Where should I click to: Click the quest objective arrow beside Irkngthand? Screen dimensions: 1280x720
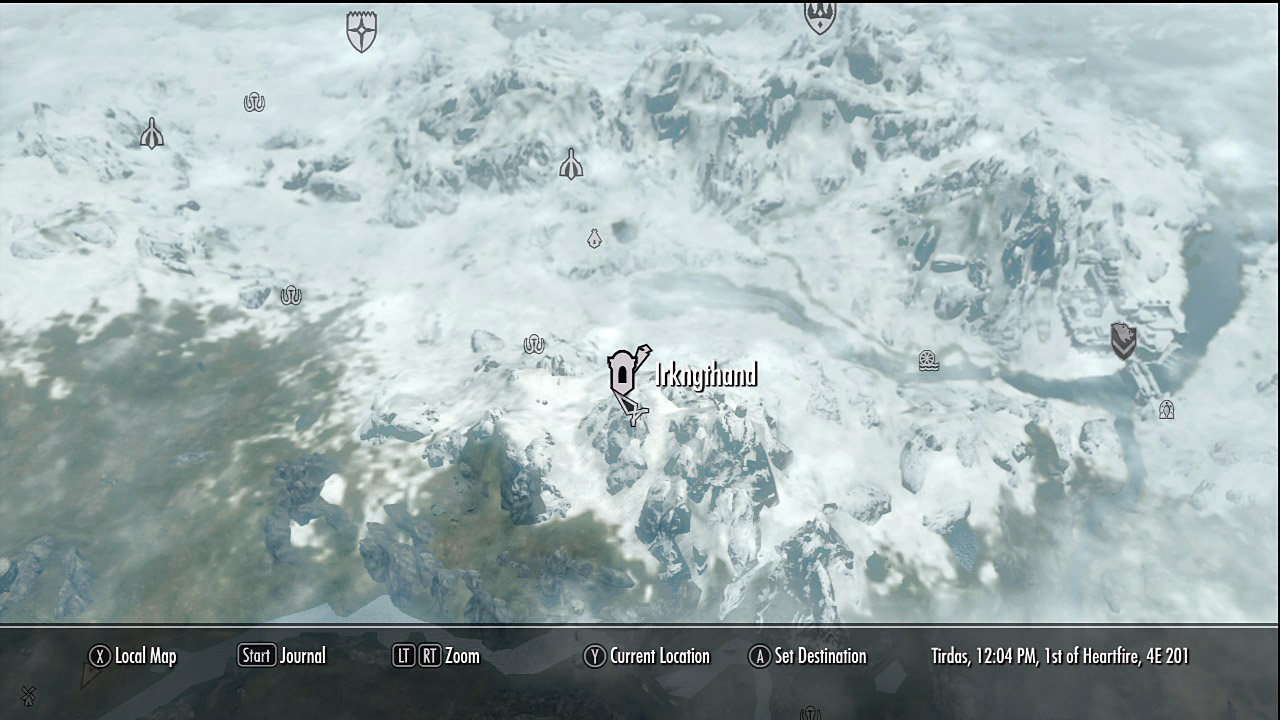(634, 412)
